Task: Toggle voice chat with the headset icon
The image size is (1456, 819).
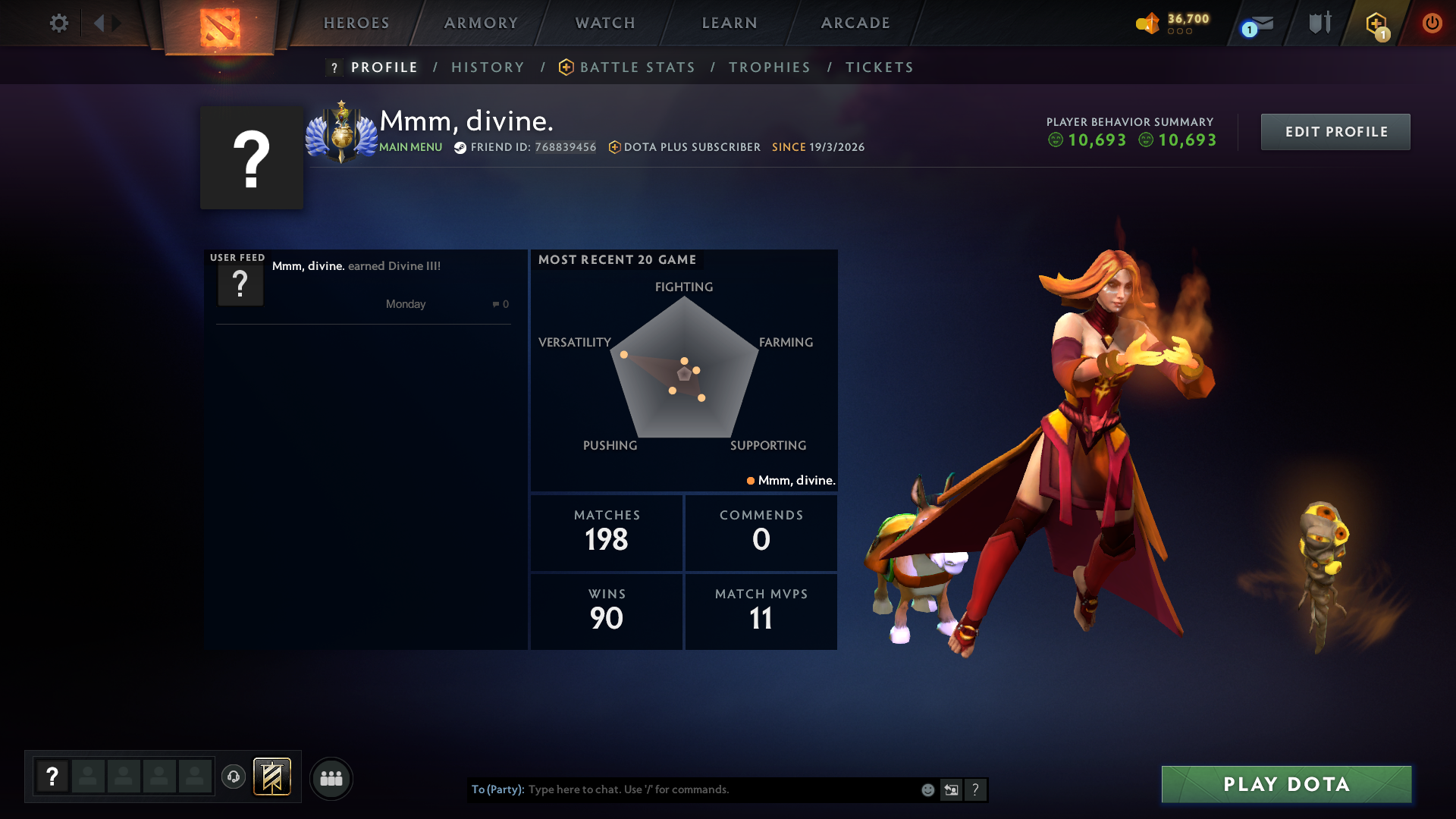Action: pyautogui.click(x=234, y=778)
